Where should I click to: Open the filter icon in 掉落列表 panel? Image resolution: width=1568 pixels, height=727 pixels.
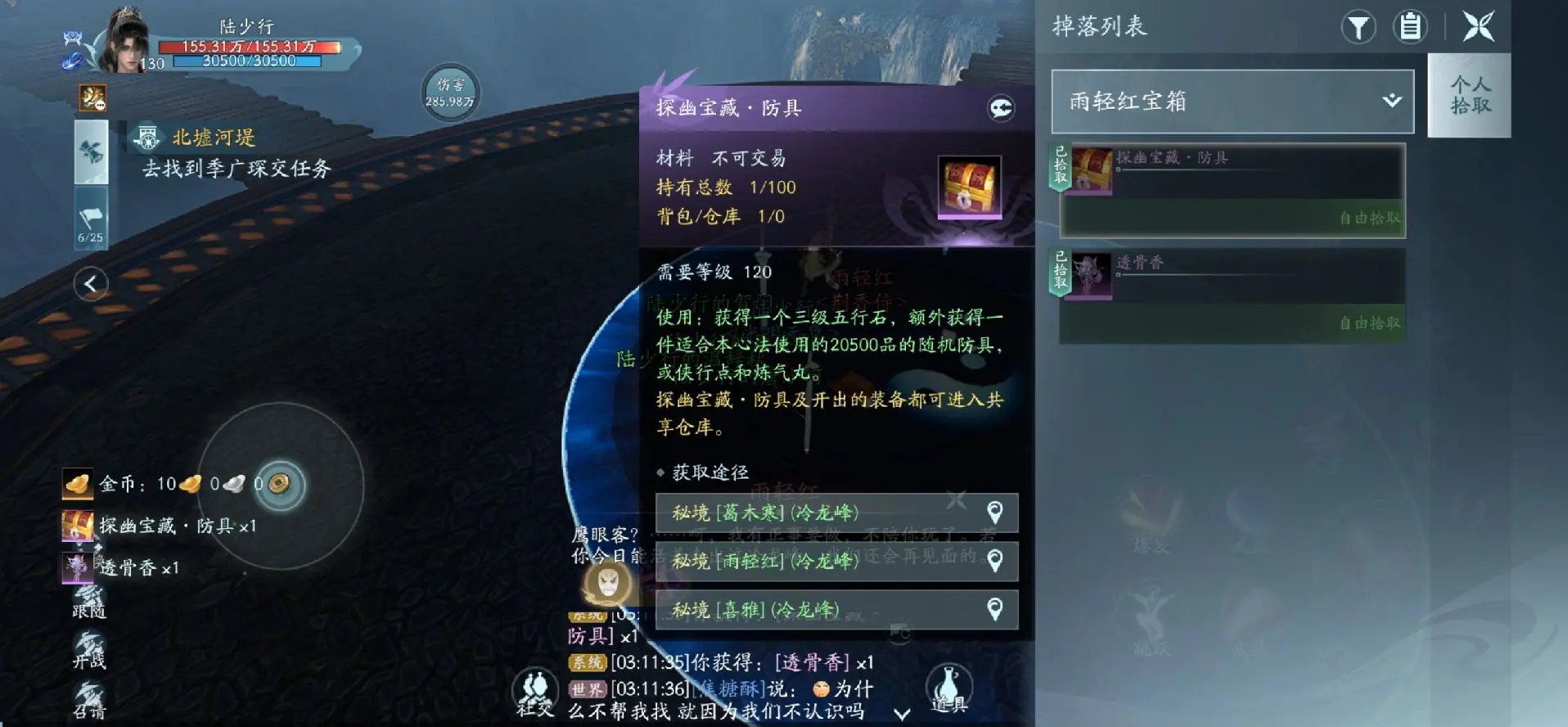click(1358, 27)
